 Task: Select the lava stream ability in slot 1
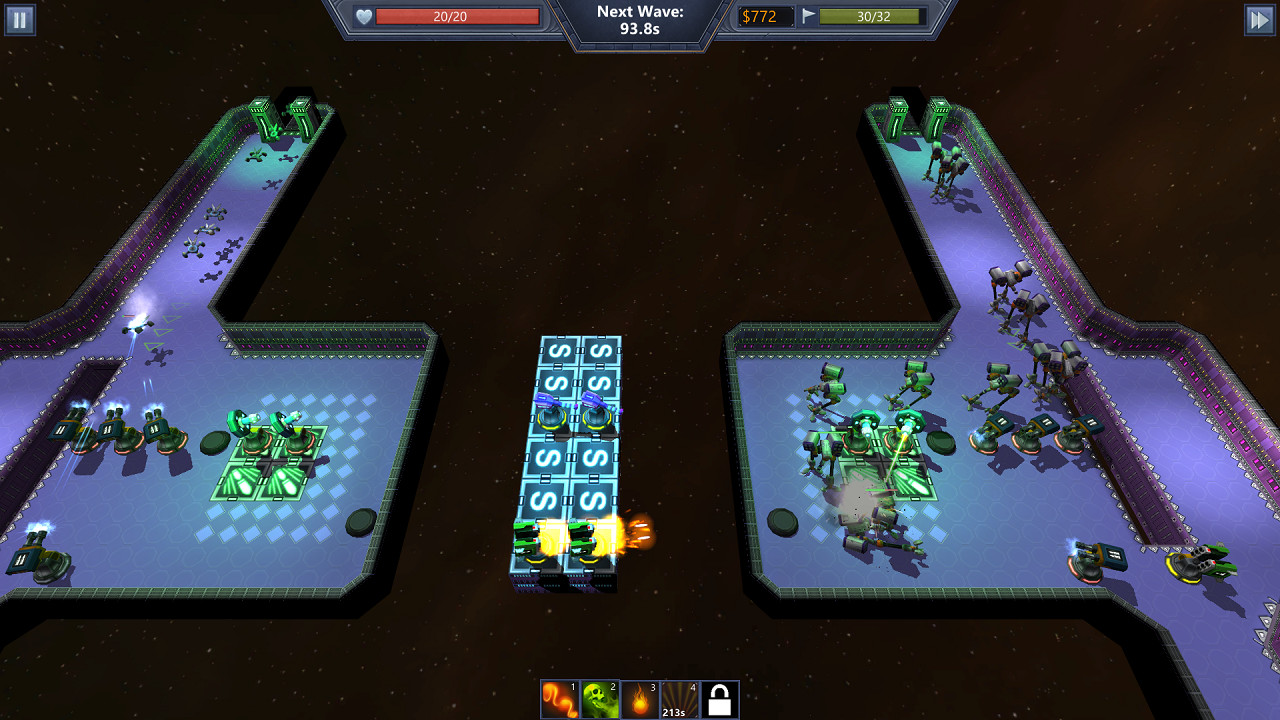(x=561, y=698)
